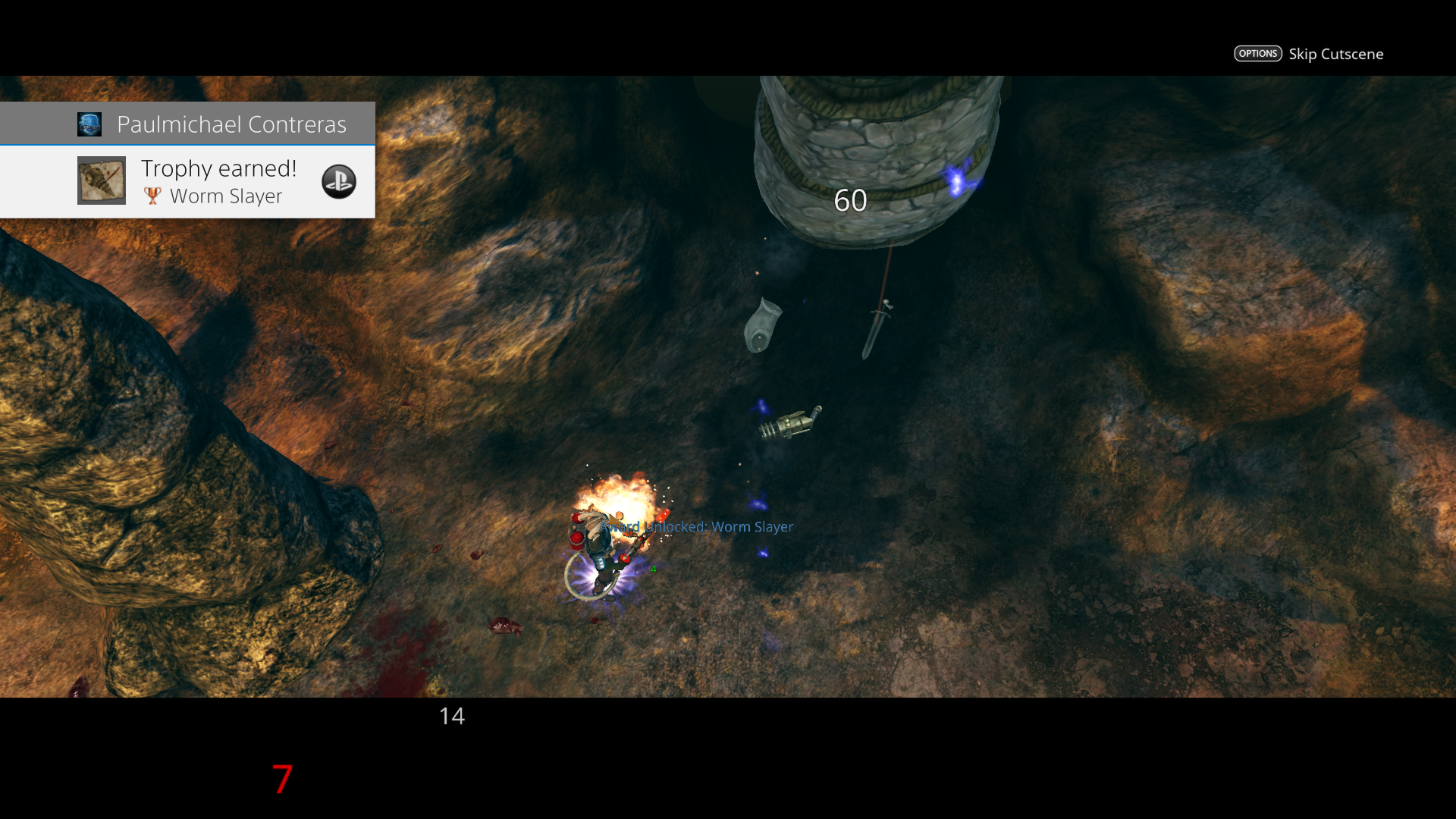Click the Award Unlocked: Worm Slayer message
The height and width of the screenshot is (819, 1456).
(695, 526)
